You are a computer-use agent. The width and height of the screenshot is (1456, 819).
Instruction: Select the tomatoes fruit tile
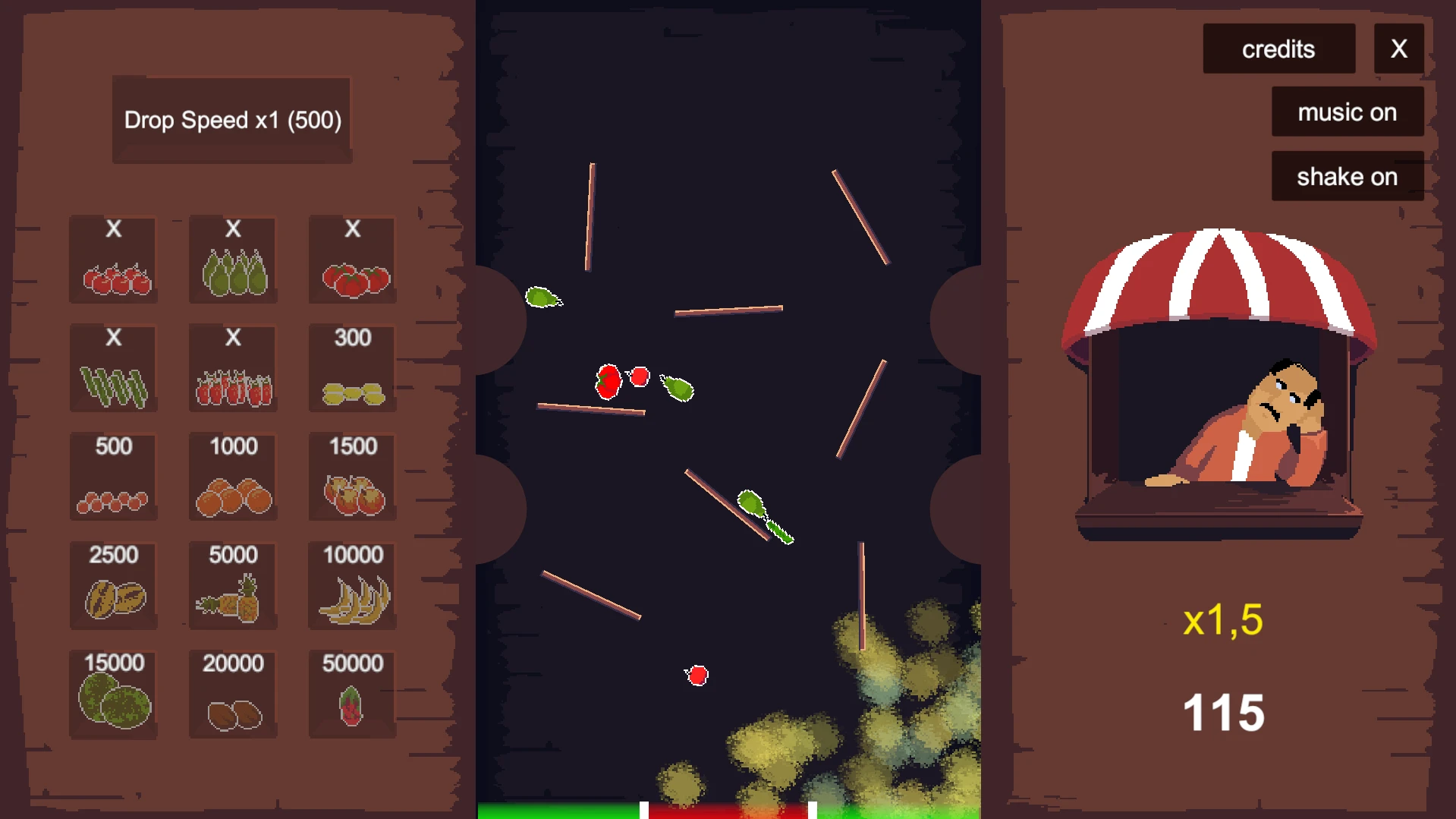pyautogui.click(x=353, y=260)
